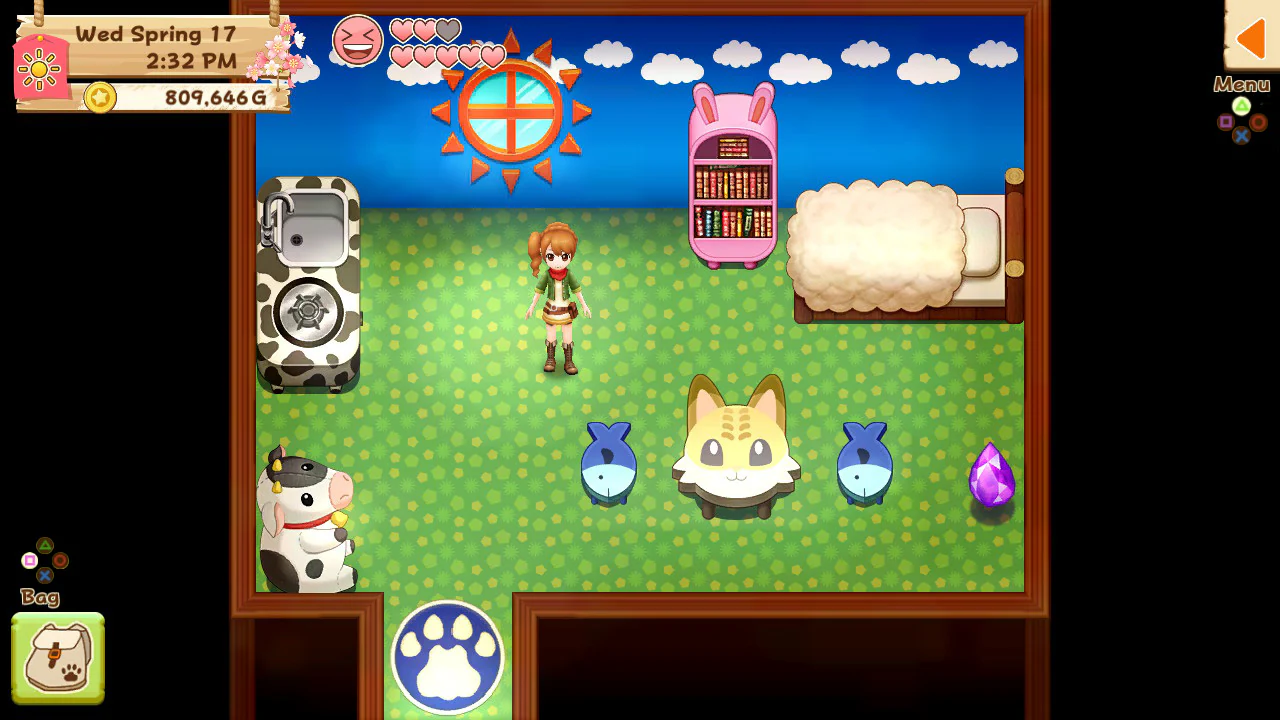
Task: Click the last pink heart on the right
Action: coord(493,57)
